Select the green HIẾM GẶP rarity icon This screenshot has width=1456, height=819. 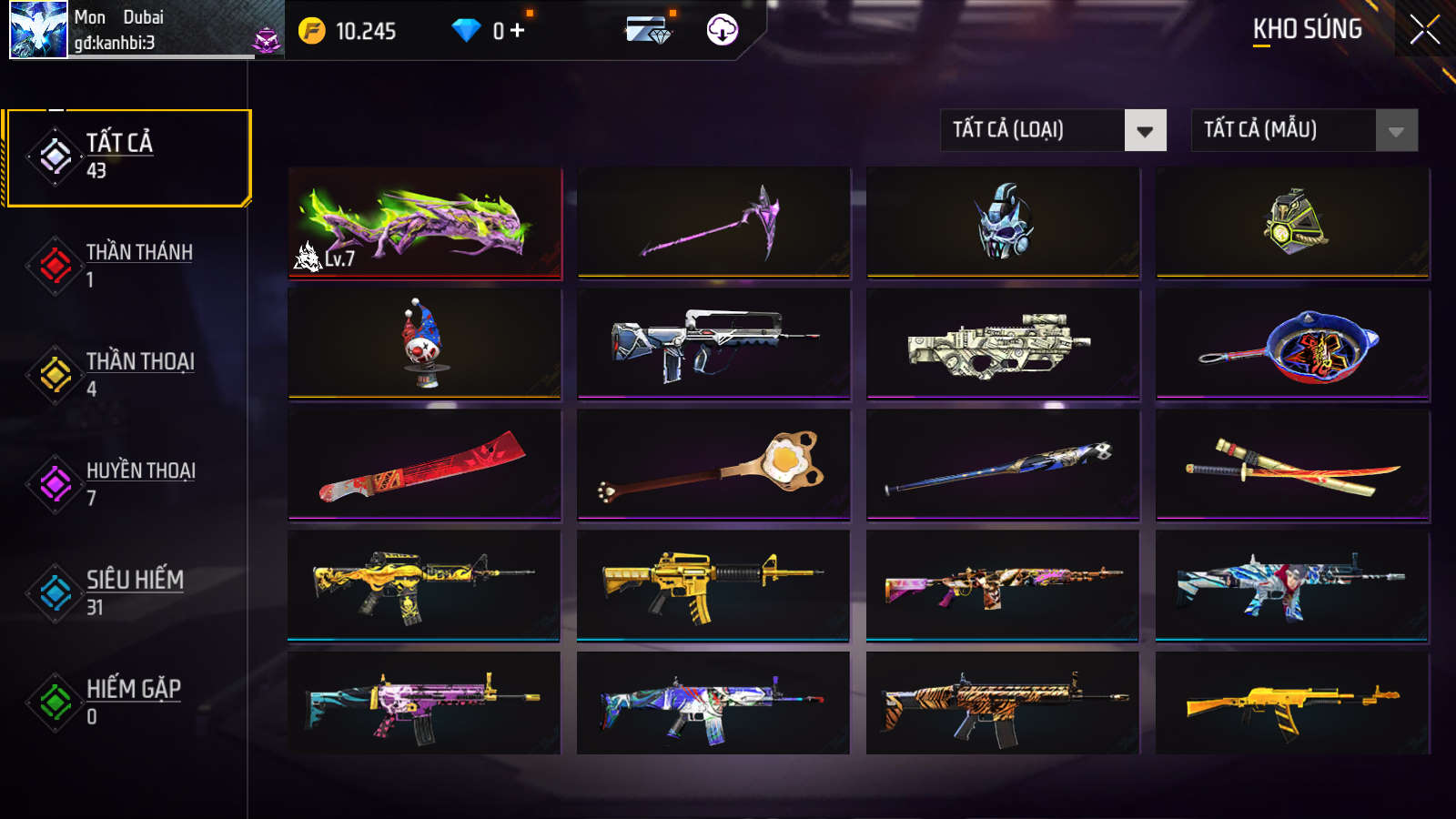coord(53,702)
